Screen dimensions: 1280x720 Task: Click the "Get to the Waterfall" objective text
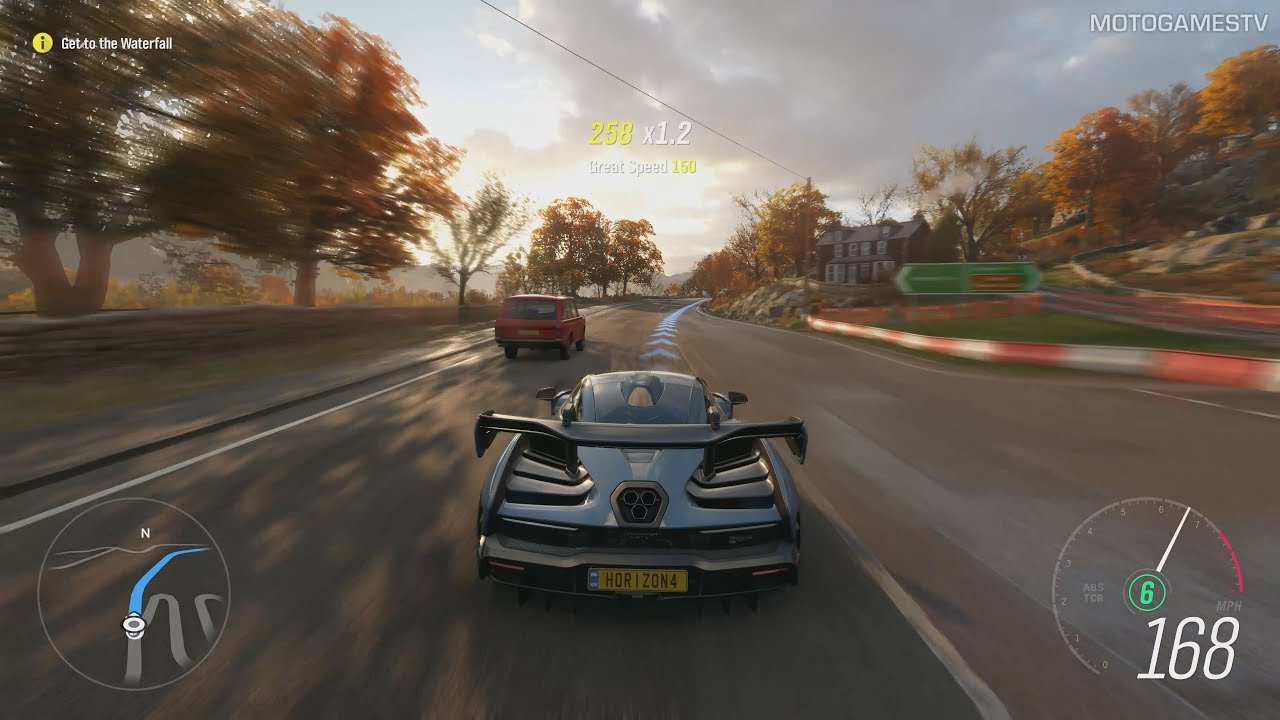tap(116, 44)
